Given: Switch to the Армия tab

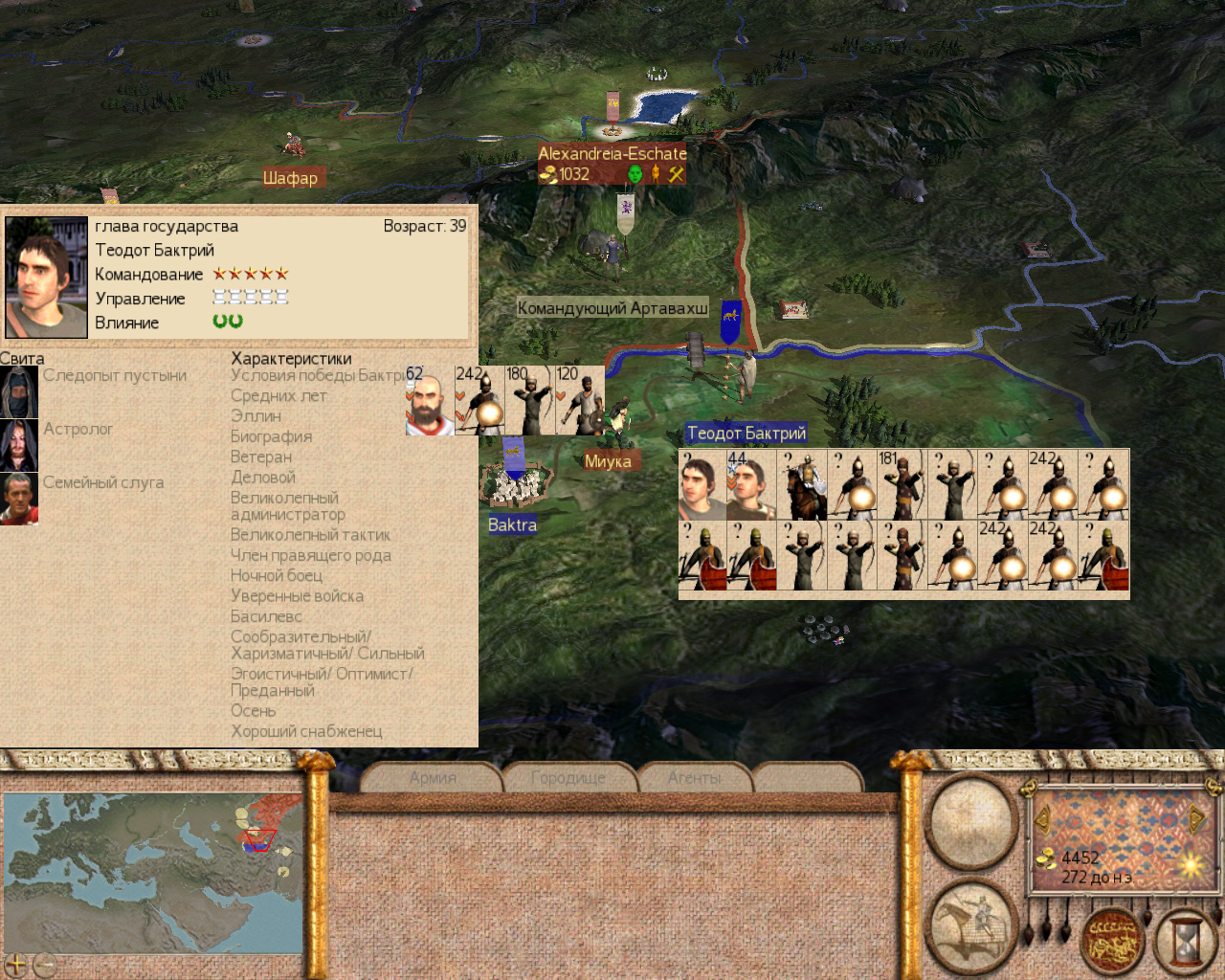Looking at the screenshot, I should point(433,778).
